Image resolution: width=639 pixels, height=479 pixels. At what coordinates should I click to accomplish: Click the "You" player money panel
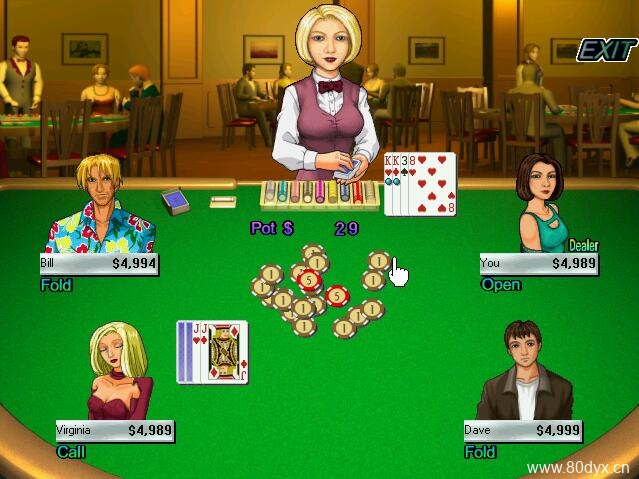(x=539, y=264)
